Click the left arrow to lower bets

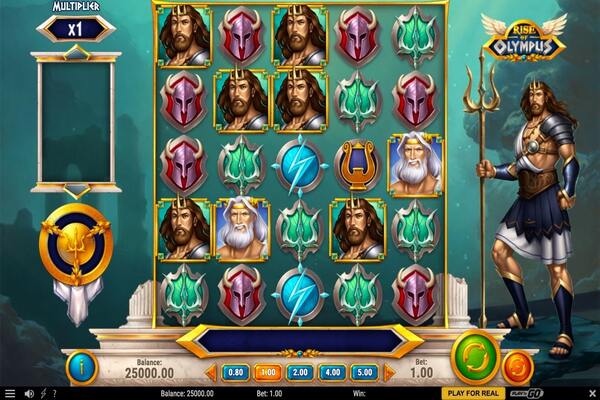pos(211,373)
